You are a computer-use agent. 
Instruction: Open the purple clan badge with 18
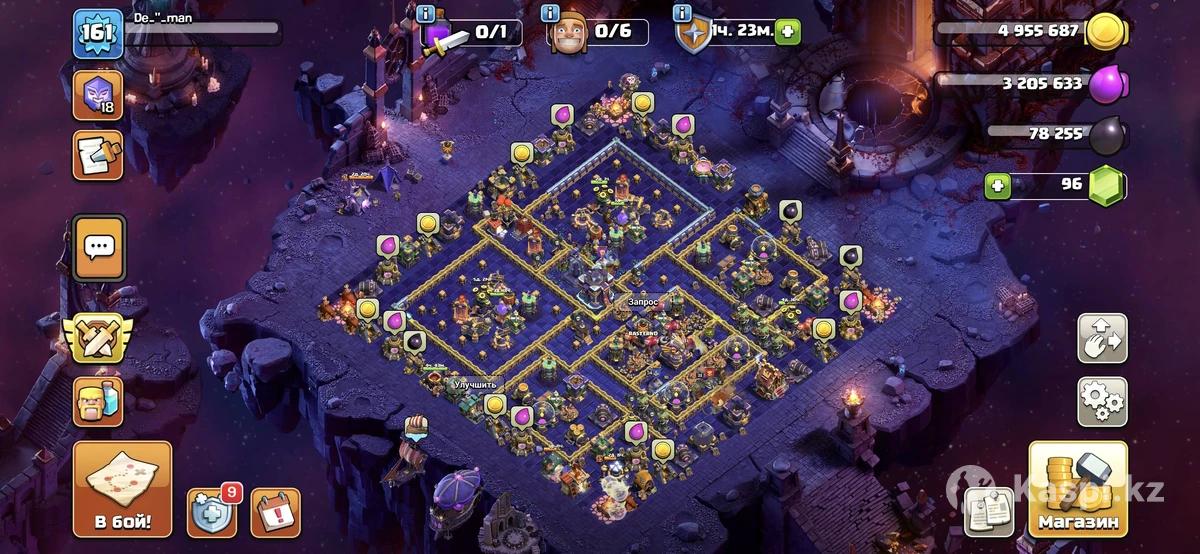click(x=98, y=96)
